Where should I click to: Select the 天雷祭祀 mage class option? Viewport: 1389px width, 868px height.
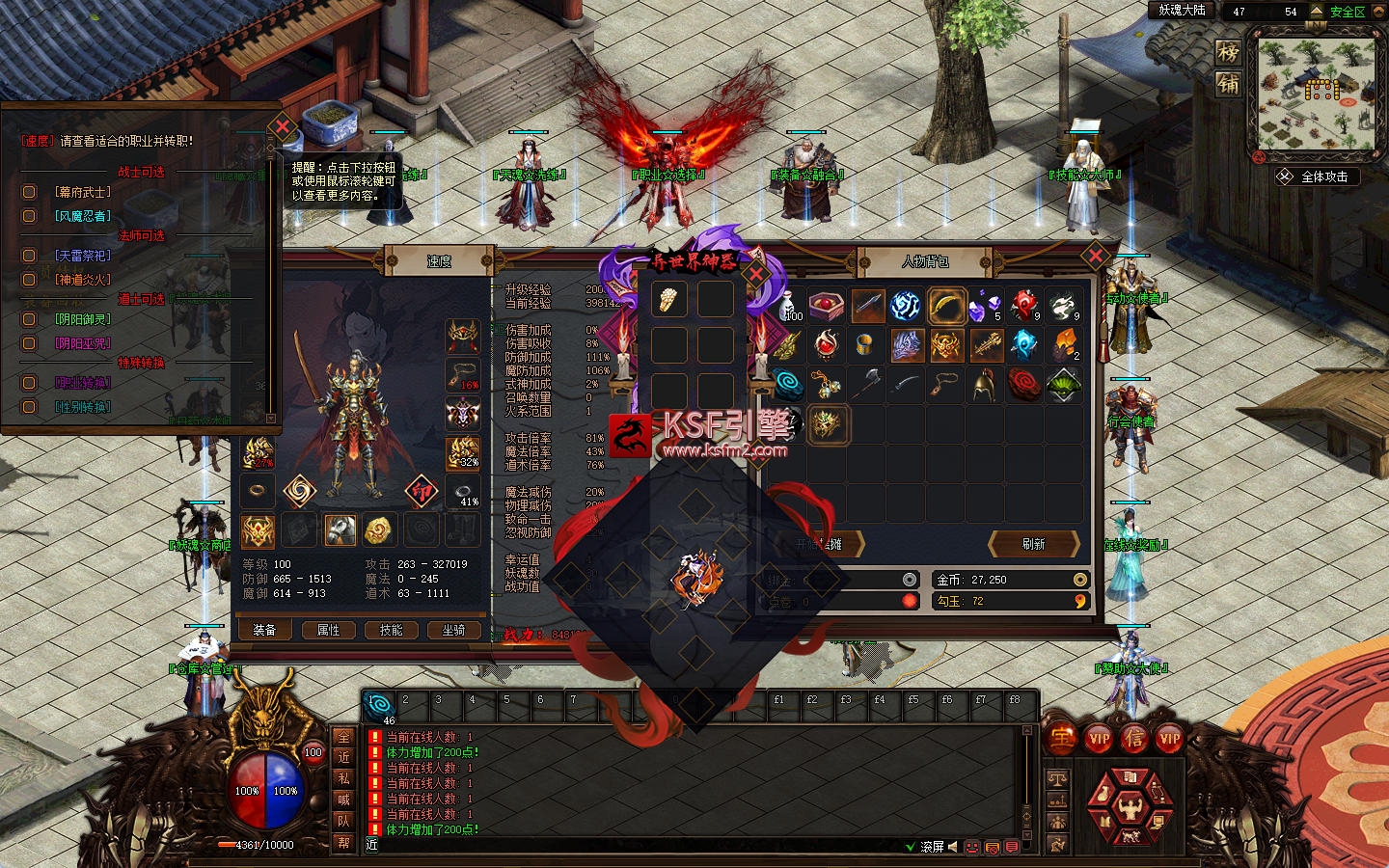[29, 256]
